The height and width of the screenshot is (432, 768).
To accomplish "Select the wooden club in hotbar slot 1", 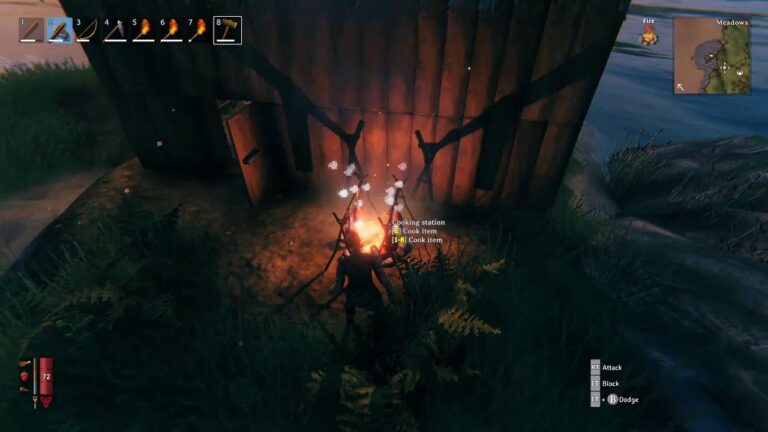I will pos(32,30).
